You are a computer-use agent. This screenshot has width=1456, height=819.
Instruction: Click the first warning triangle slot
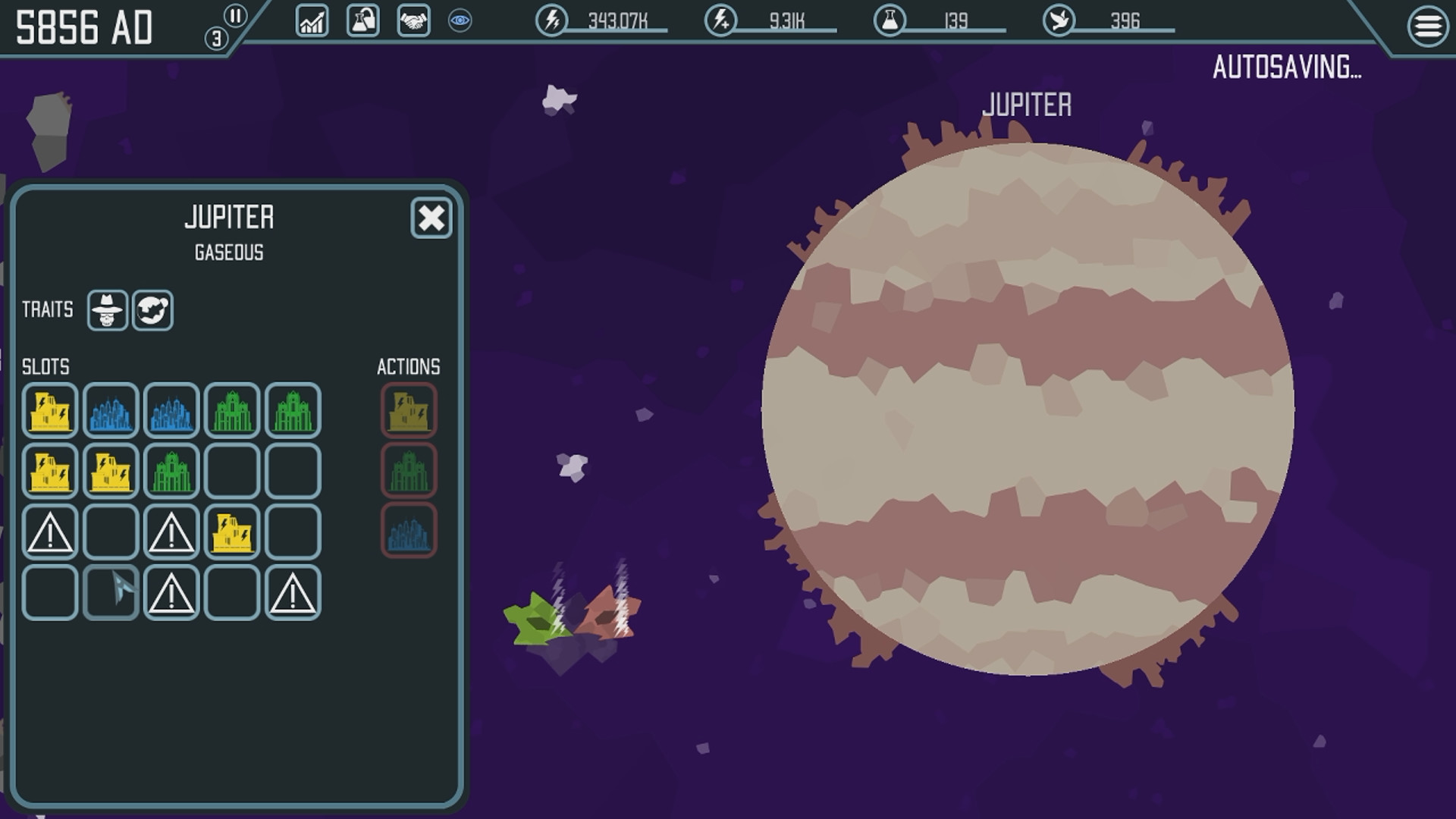pos(49,532)
